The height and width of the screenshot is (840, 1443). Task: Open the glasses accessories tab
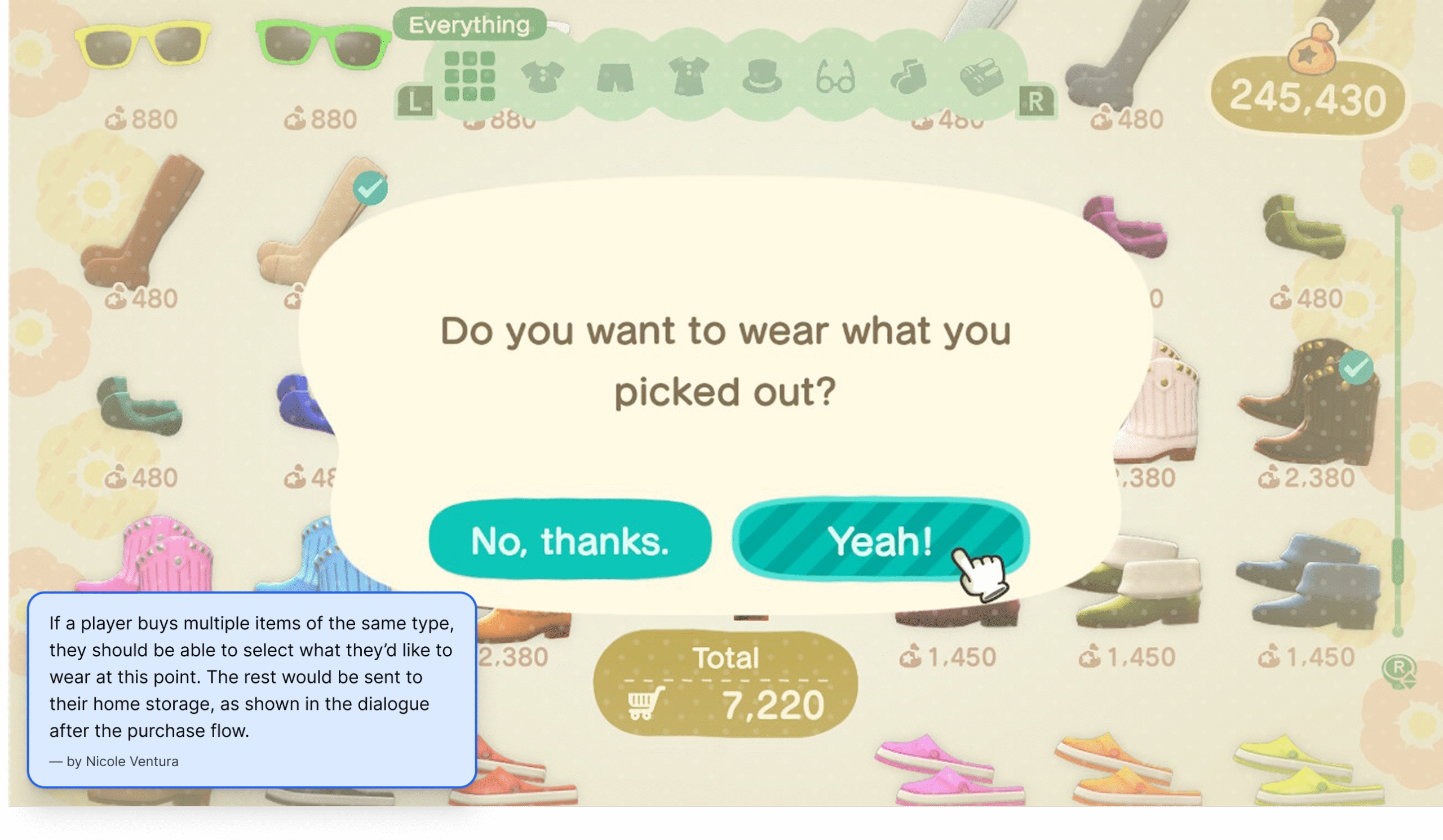pyautogui.click(x=835, y=77)
